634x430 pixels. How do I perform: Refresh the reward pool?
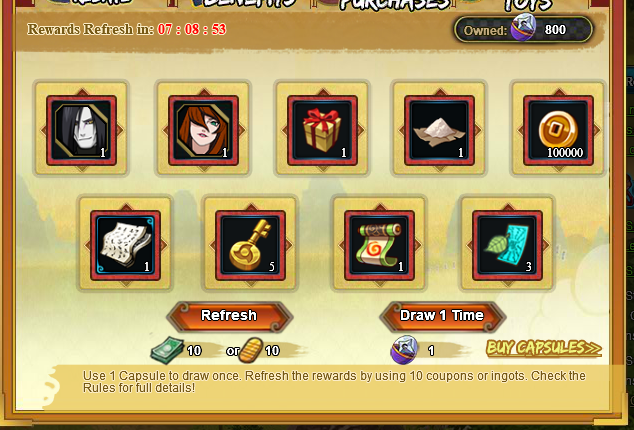click(228, 315)
